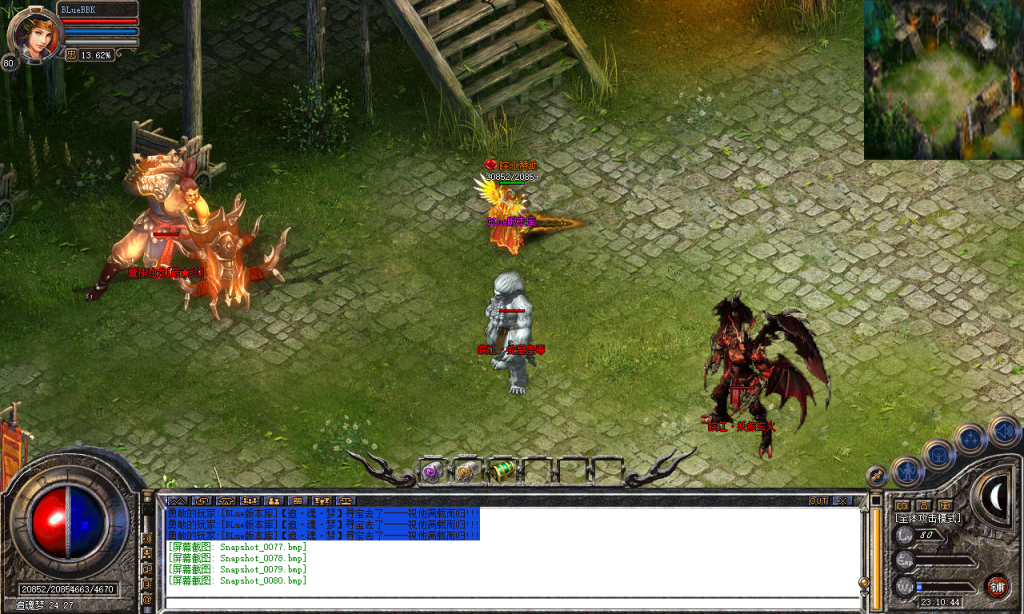Toggle the attack mode label
1024x614 pixels.
click(x=928, y=518)
